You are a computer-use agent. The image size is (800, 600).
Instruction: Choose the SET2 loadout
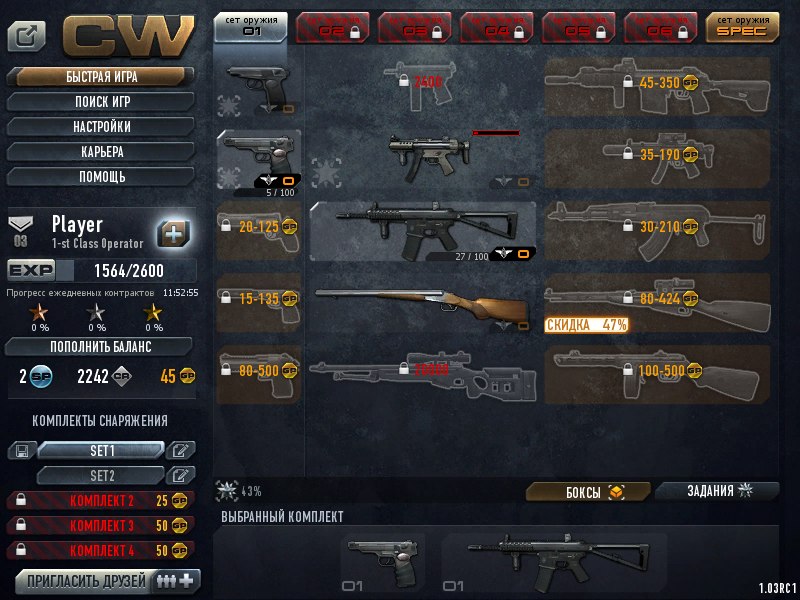101,475
